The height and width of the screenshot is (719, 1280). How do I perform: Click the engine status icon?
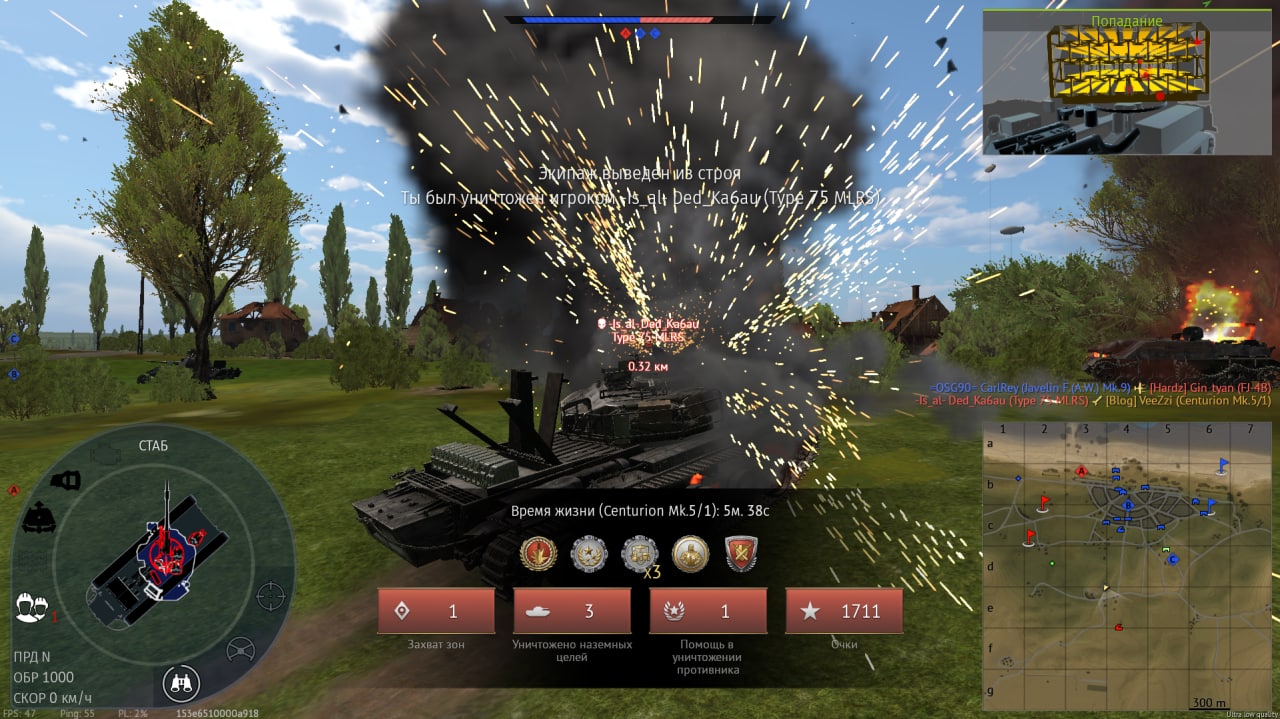tap(103, 454)
